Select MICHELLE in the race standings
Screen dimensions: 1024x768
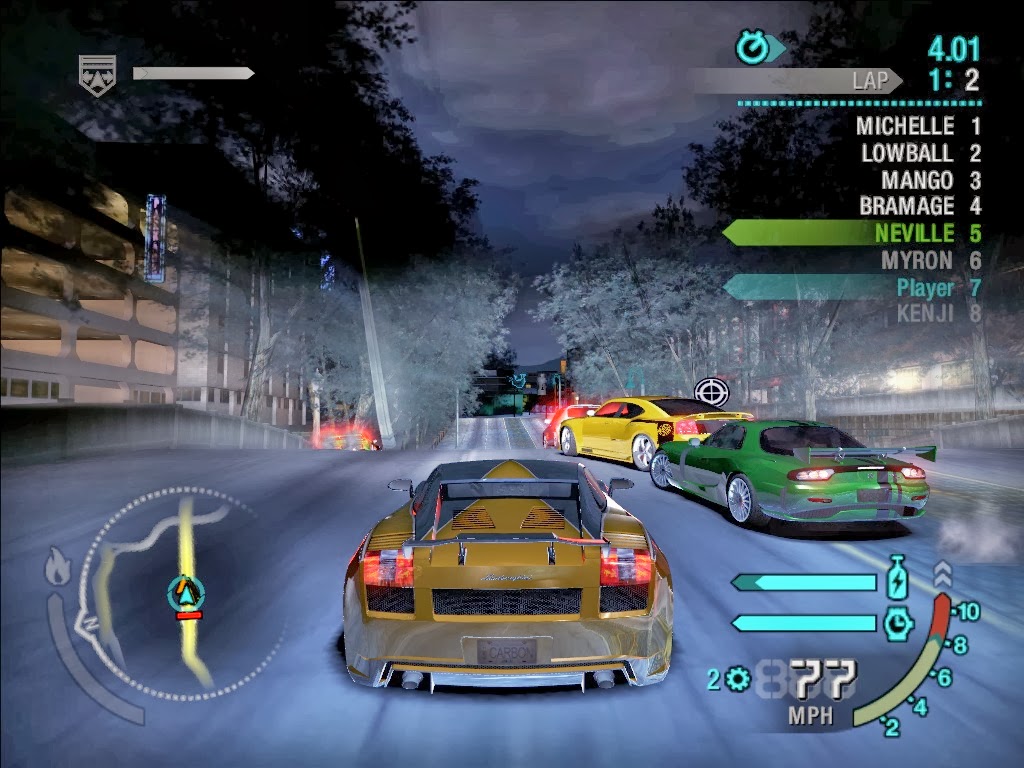coord(905,127)
